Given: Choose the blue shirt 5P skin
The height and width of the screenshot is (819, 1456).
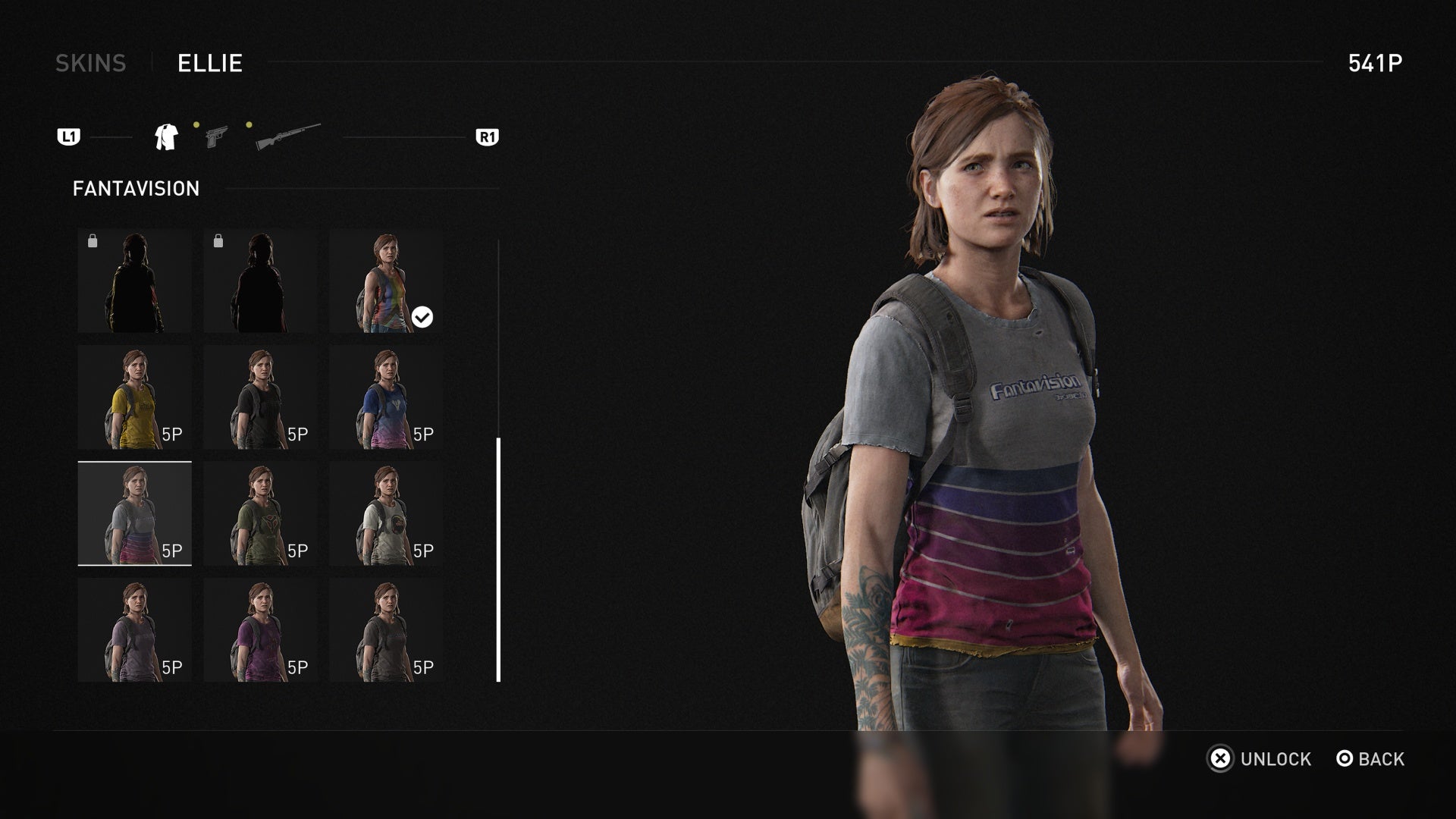Looking at the screenshot, I should click(x=386, y=397).
